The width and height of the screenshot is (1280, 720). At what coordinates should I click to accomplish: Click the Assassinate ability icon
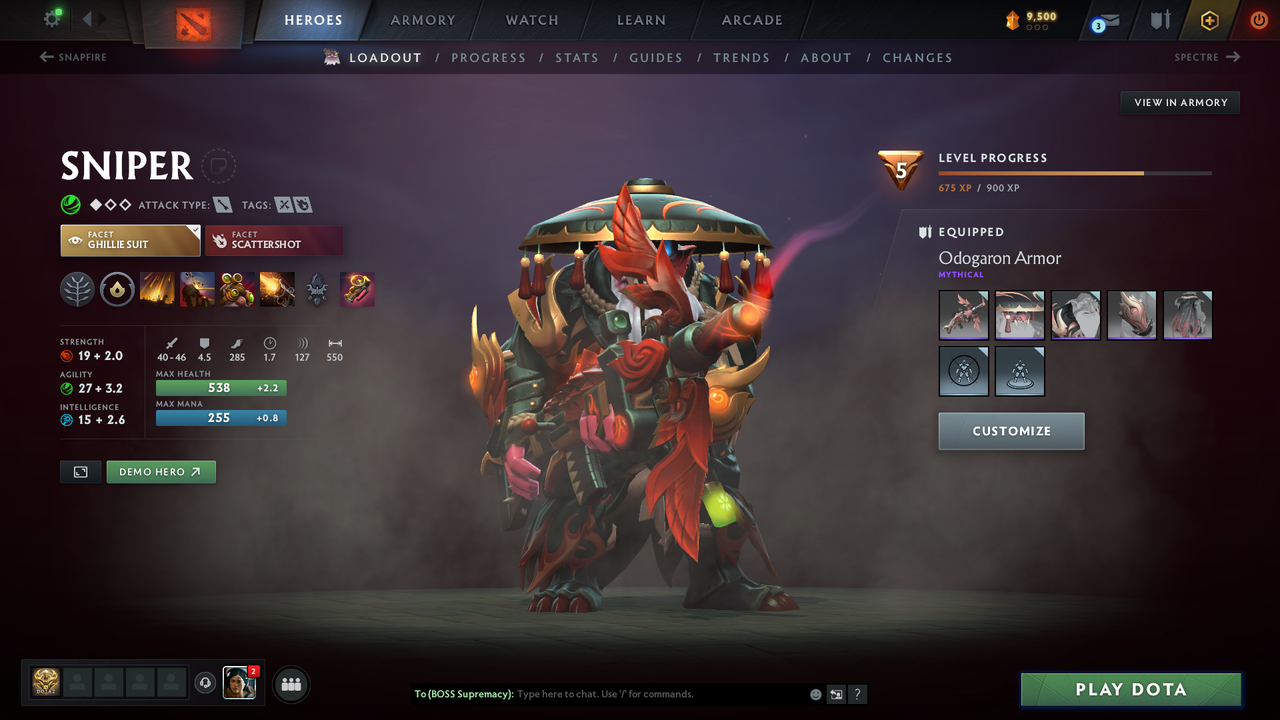277,289
